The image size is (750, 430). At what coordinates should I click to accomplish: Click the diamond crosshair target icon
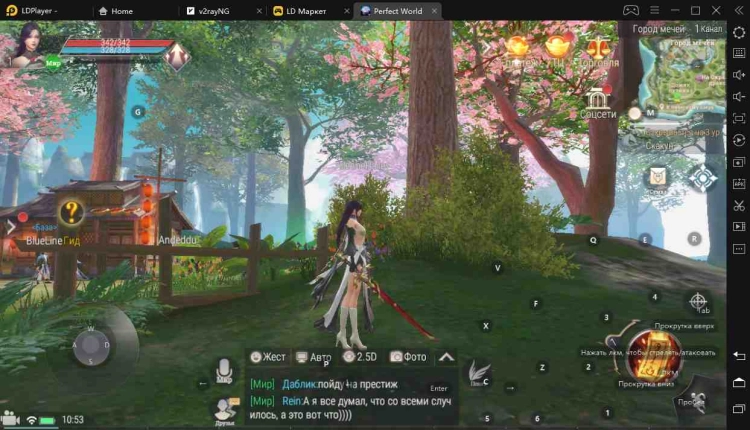click(x=703, y=178)
